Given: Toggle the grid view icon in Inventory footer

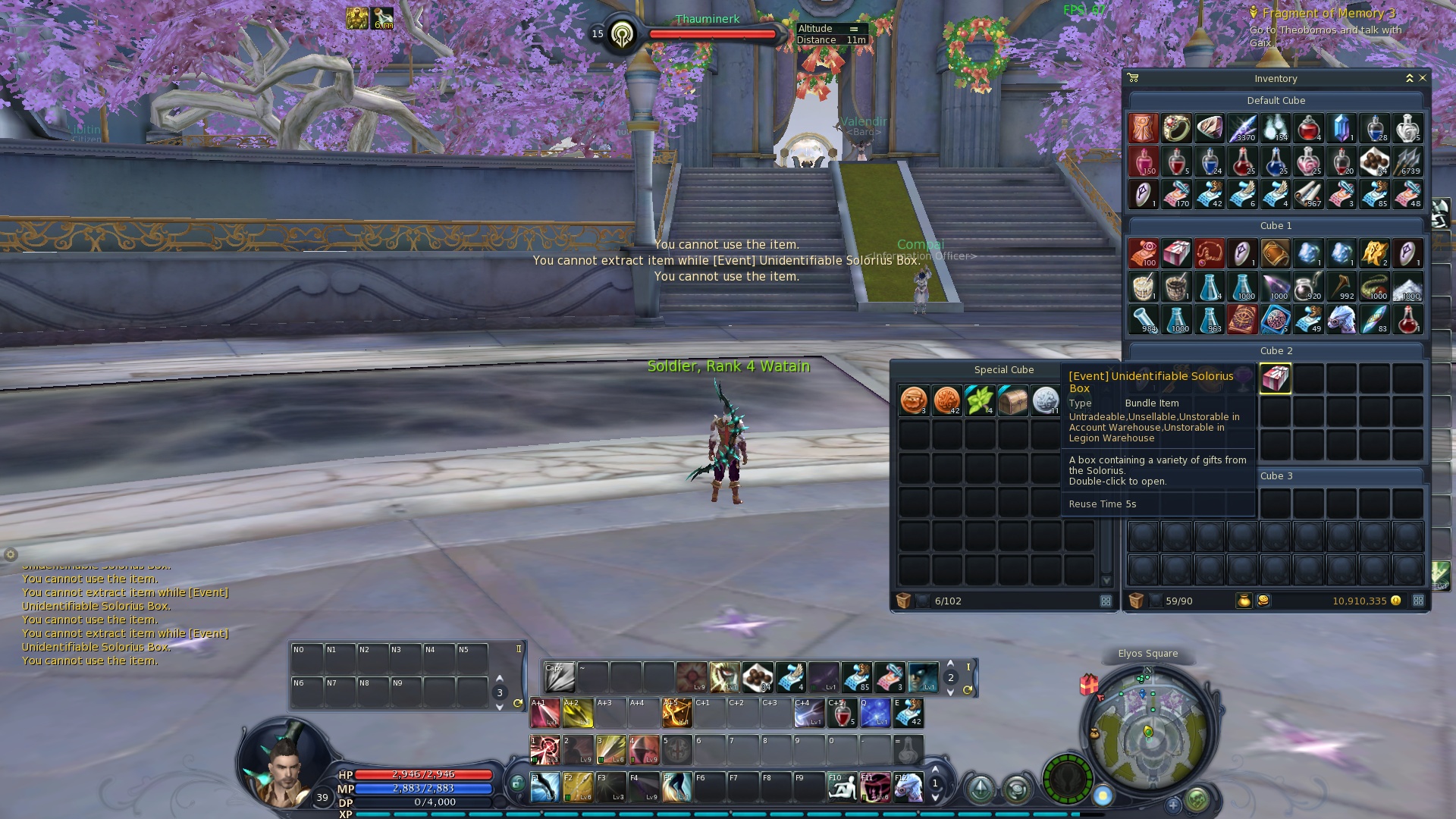Looking at the screenshot, I should tap(1419, 601).
